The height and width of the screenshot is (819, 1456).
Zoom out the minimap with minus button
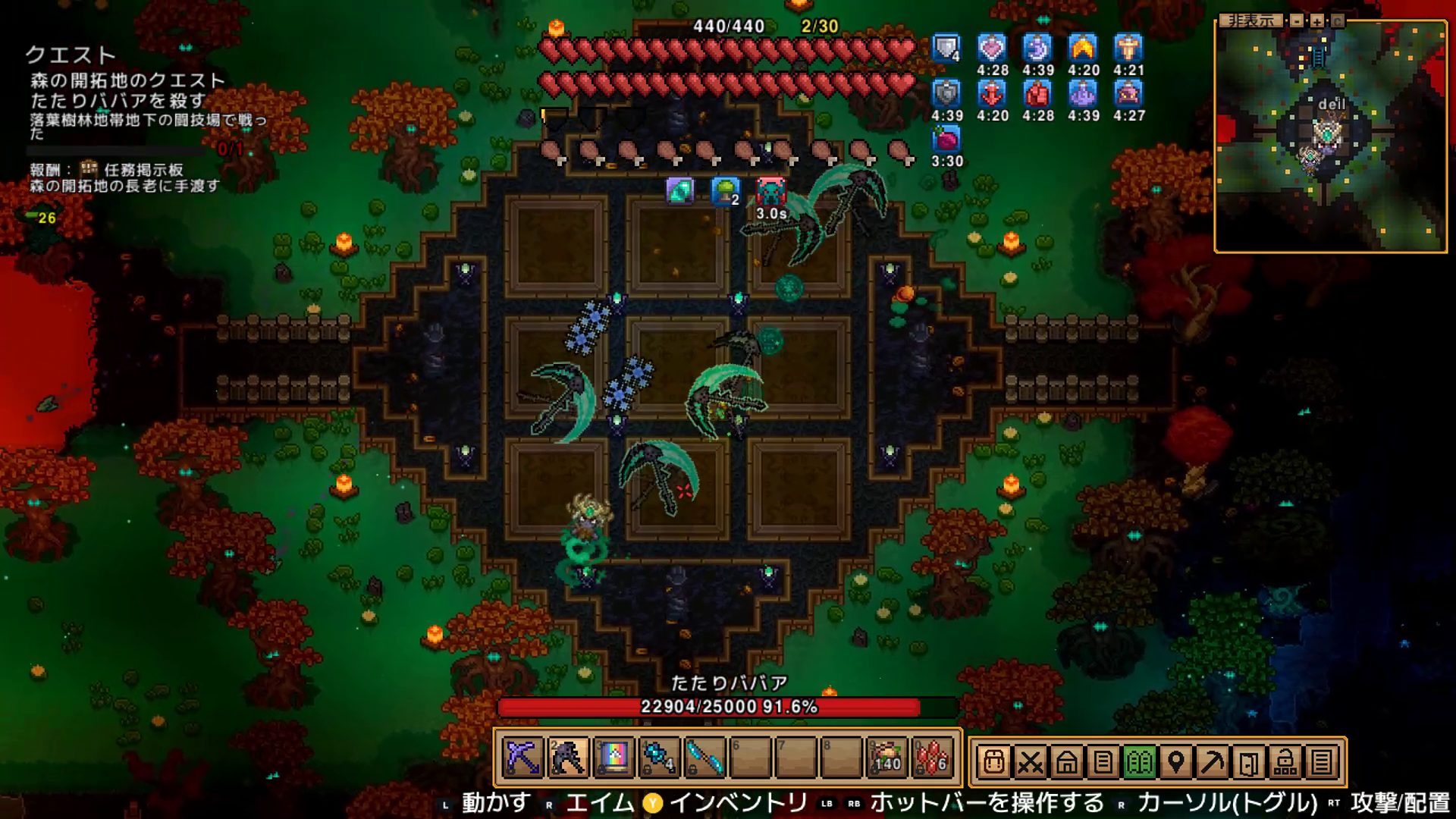click(x=1298, y=21)
